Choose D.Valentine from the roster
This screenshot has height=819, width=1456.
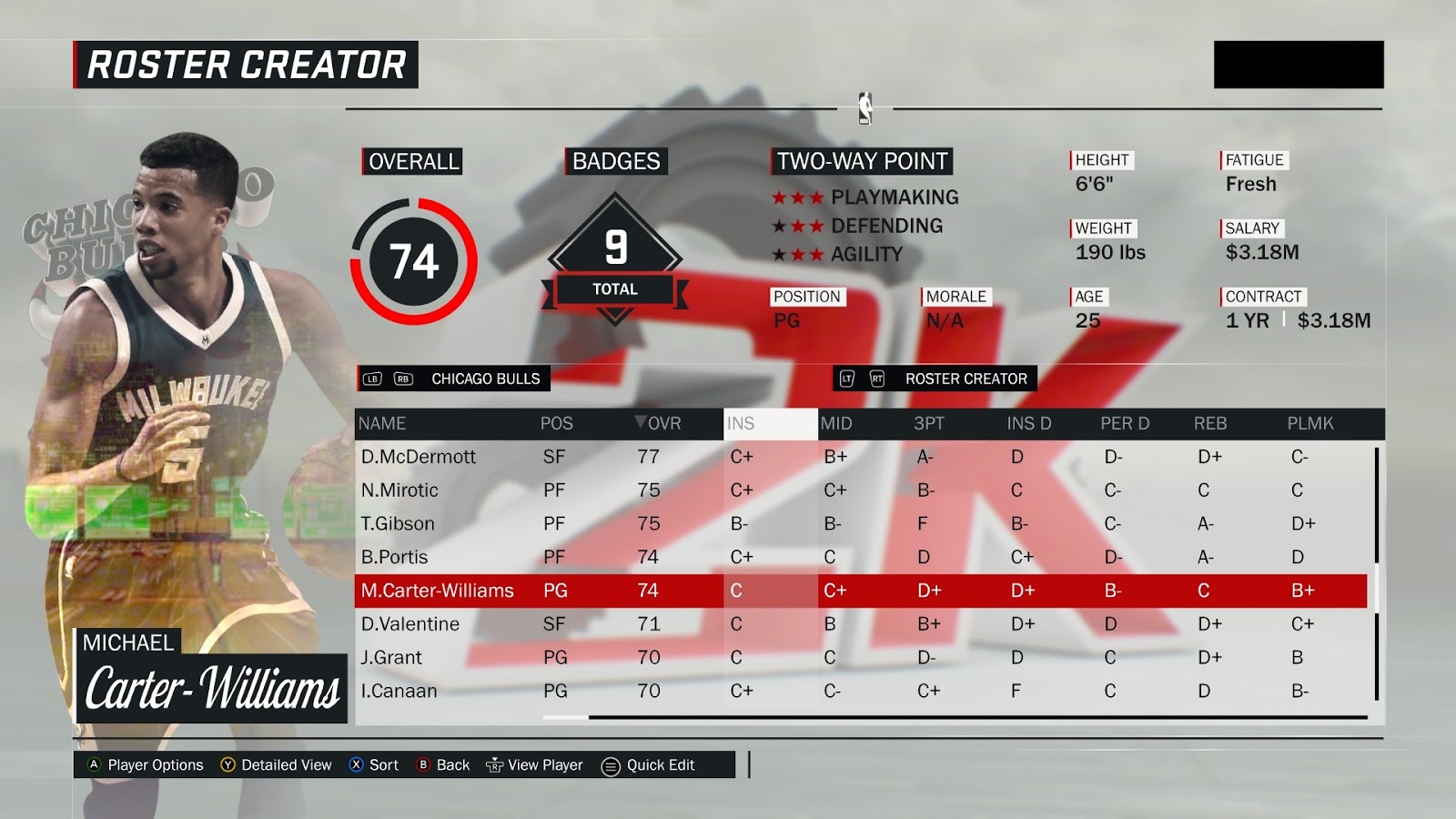pos(409,624)
